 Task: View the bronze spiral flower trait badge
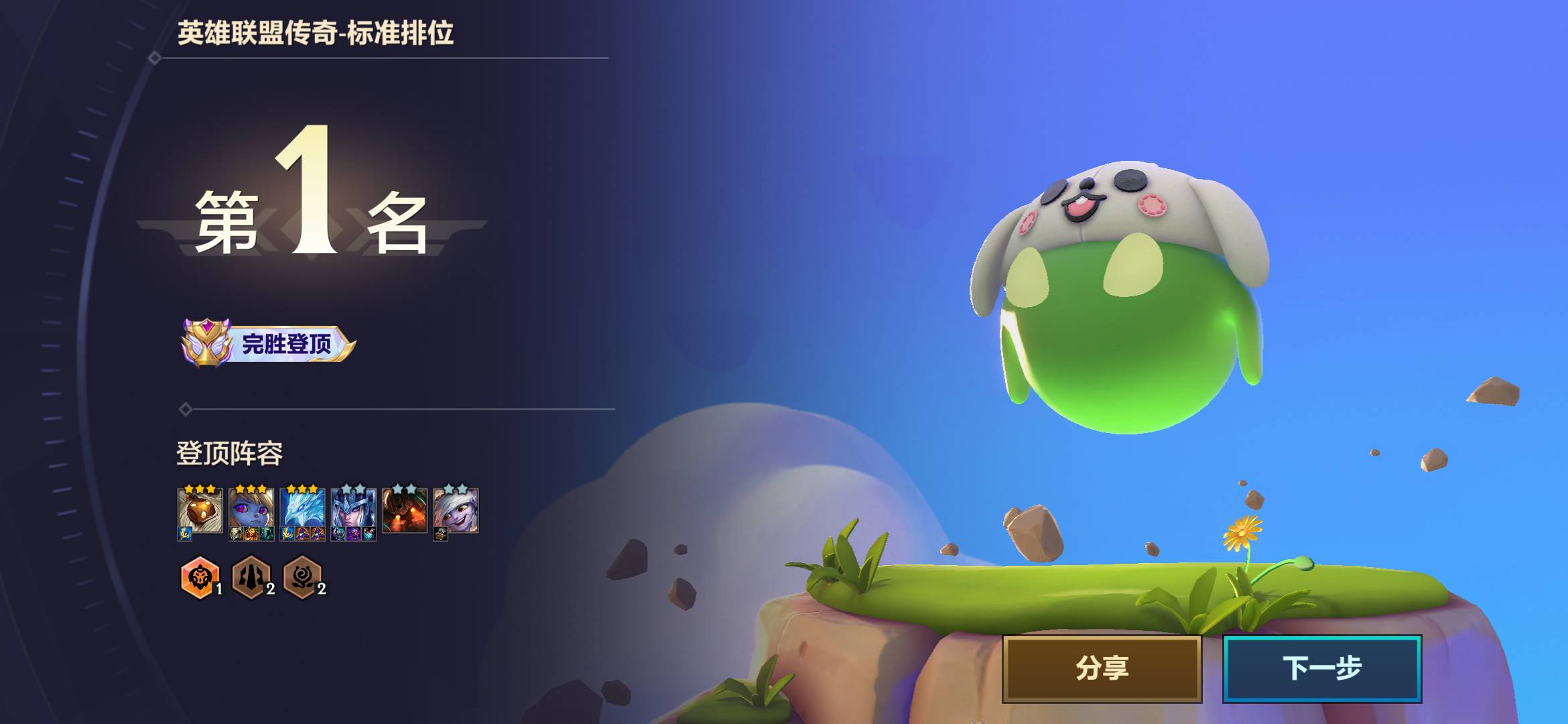302,577
